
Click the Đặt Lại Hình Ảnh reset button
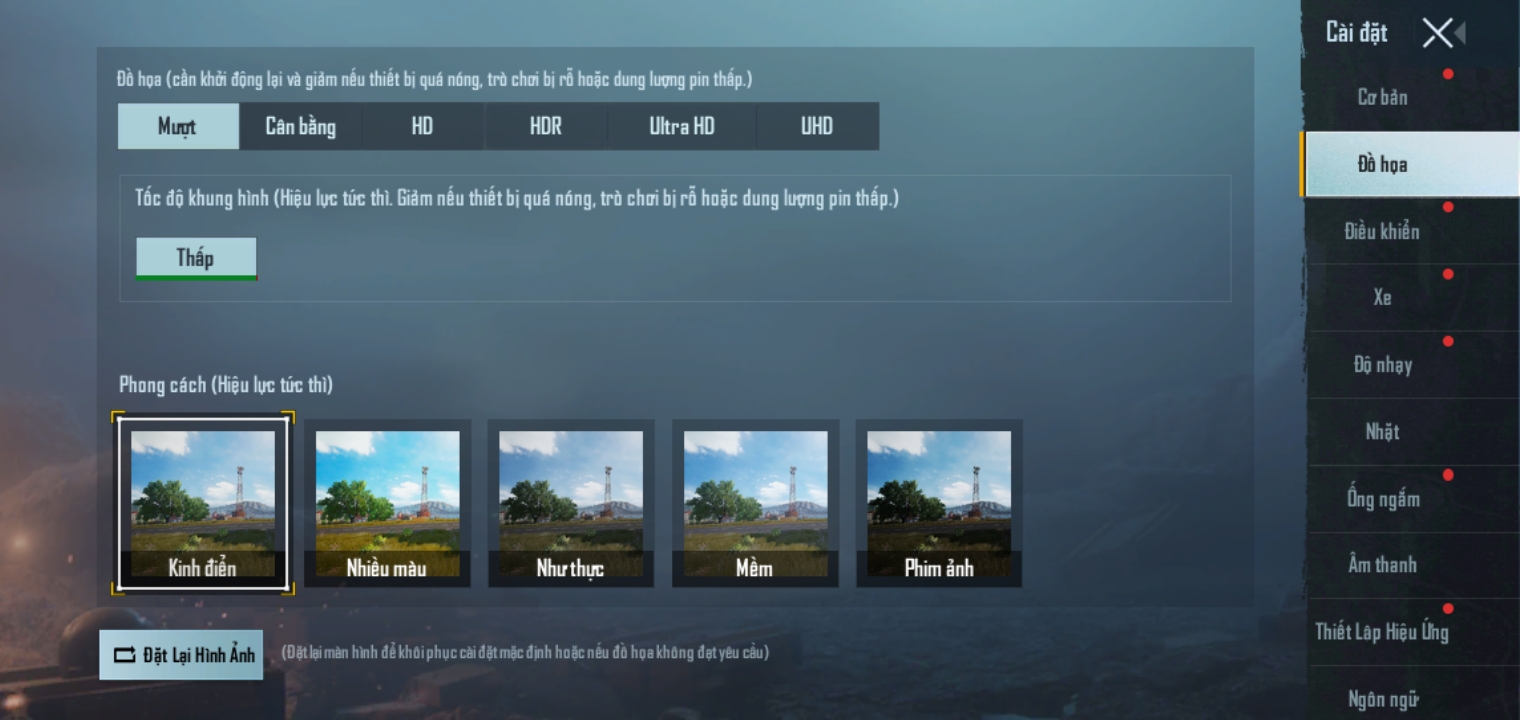pyautogui.click(x=181, y=654)
